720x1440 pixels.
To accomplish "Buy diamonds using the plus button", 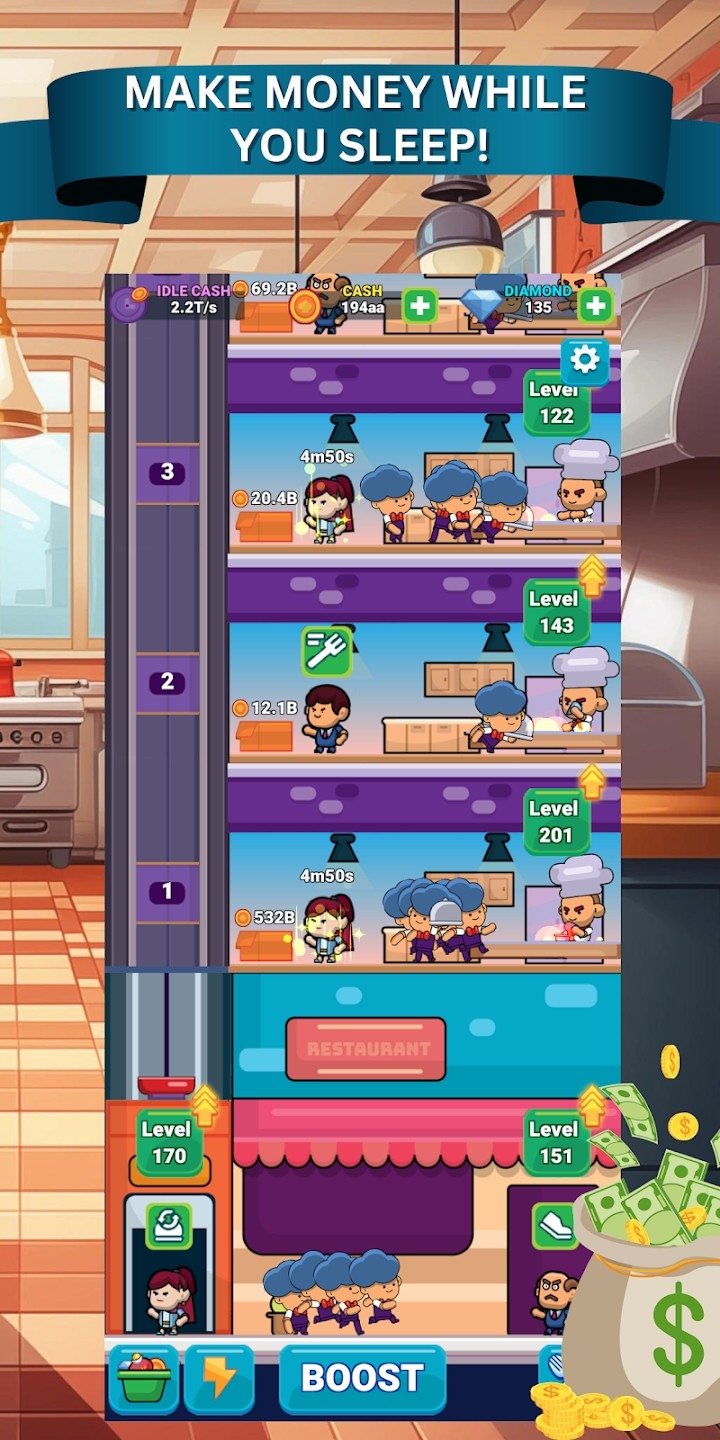I will point(595,306).
